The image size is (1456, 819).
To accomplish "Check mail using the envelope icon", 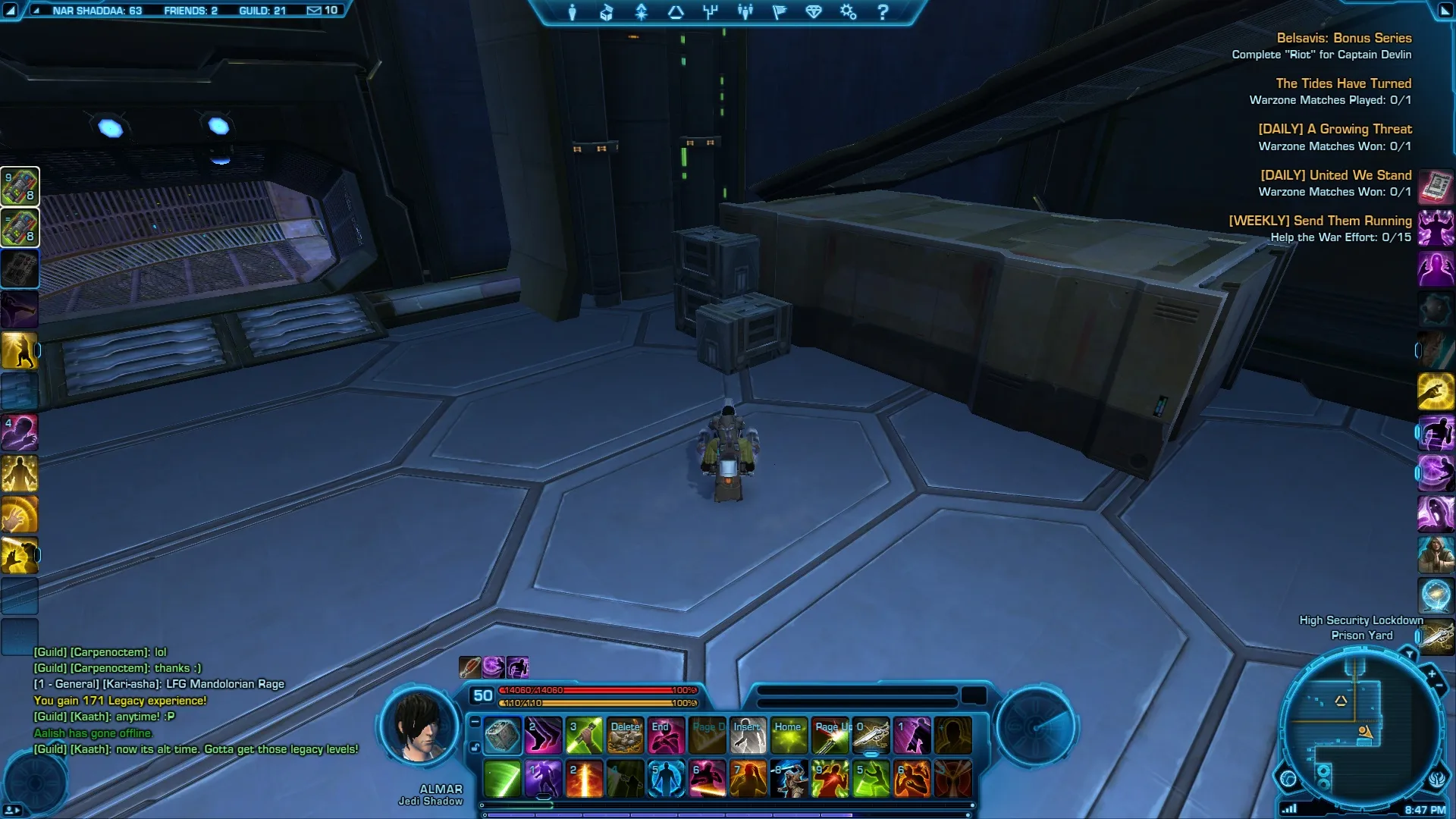I will [314, 11].
